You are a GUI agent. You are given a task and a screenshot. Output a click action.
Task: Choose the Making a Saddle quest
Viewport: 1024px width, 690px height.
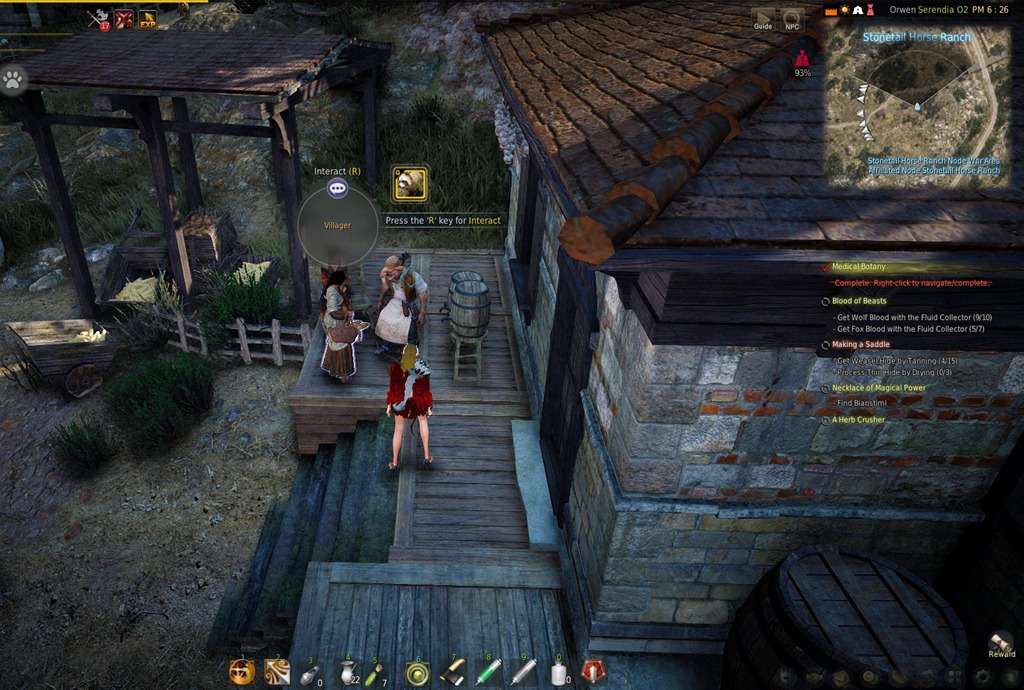860,344
